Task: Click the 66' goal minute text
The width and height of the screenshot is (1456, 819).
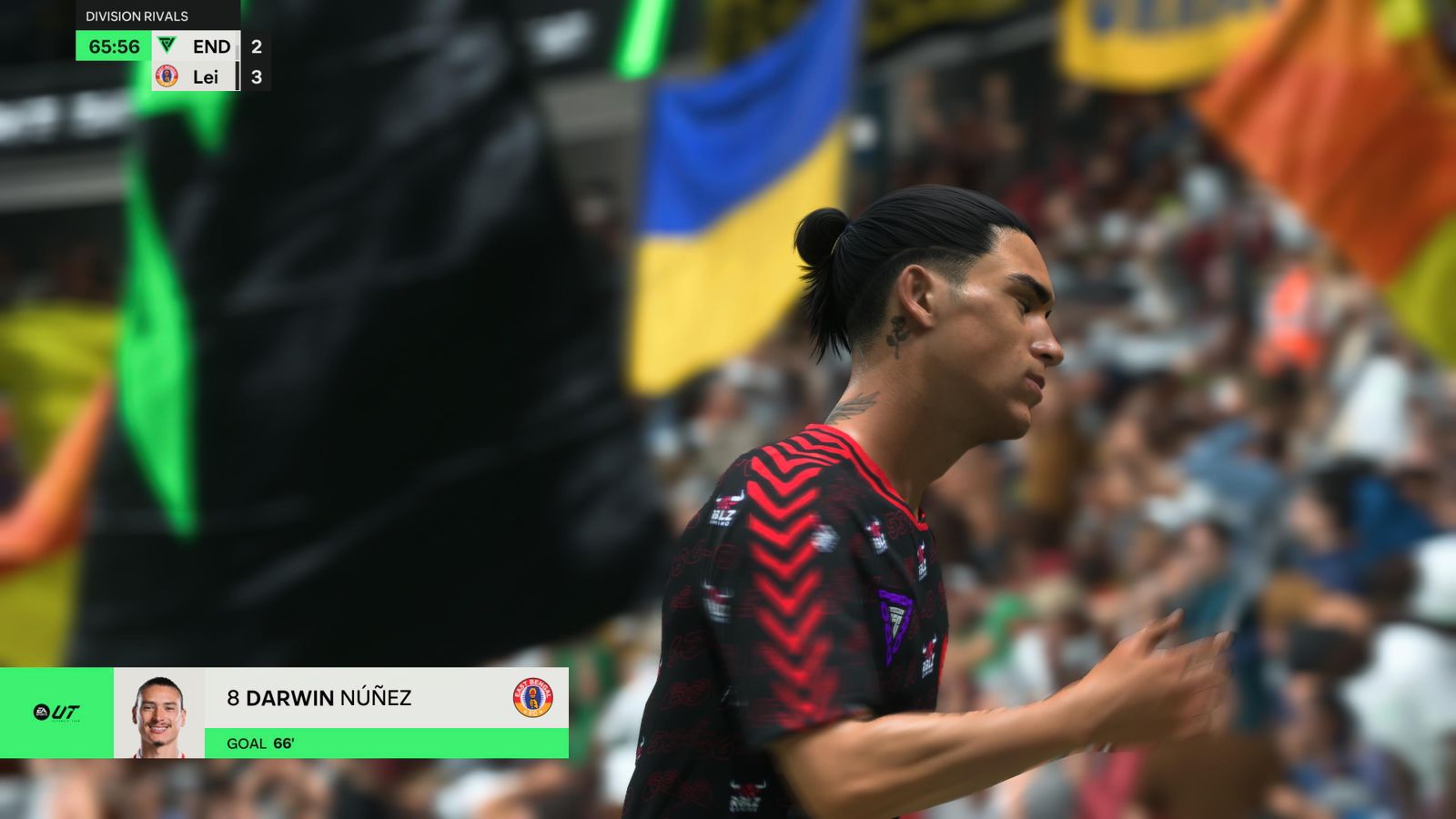Action: 285,744
